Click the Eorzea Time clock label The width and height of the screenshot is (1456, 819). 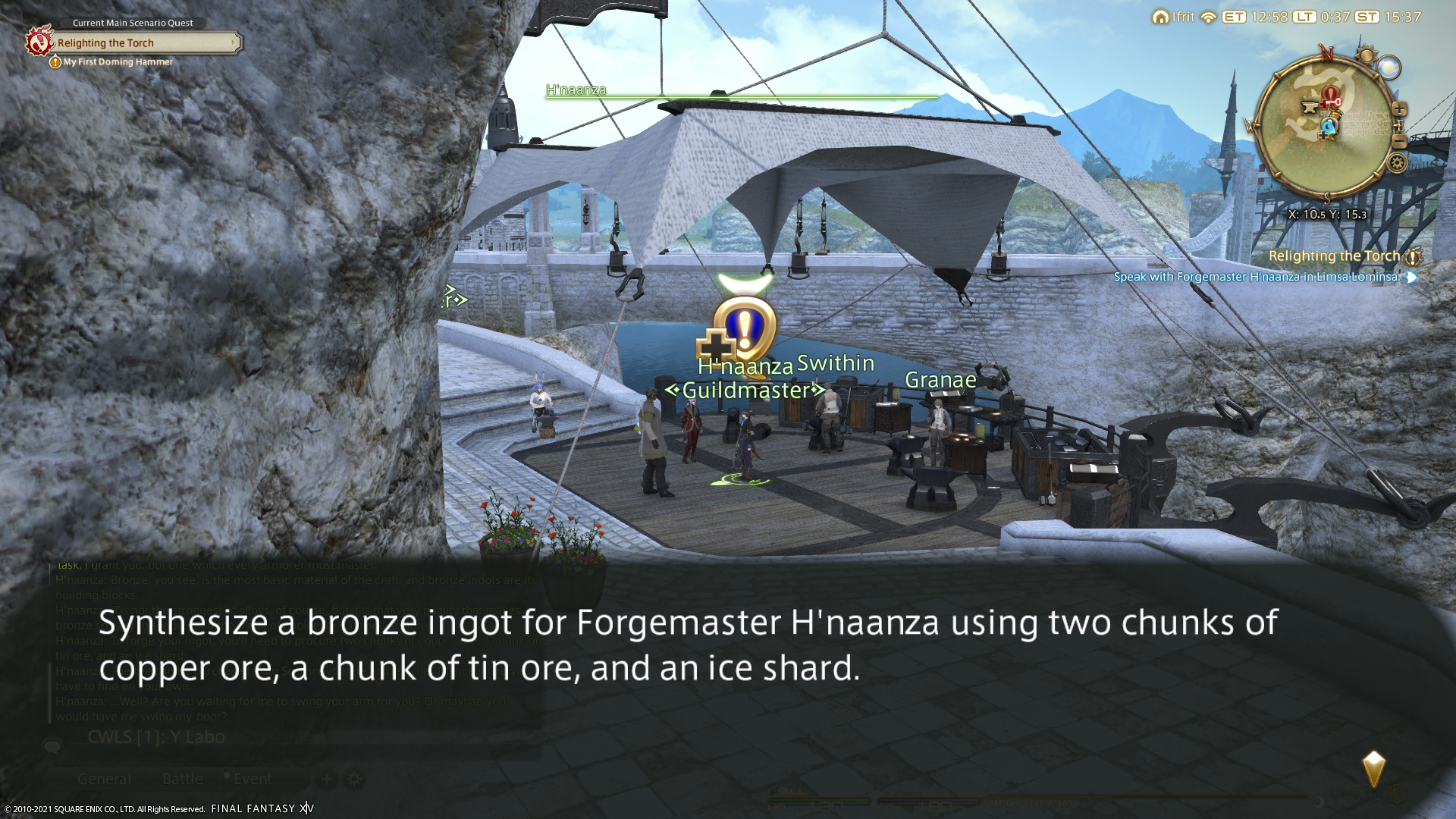coord(1234,17)
